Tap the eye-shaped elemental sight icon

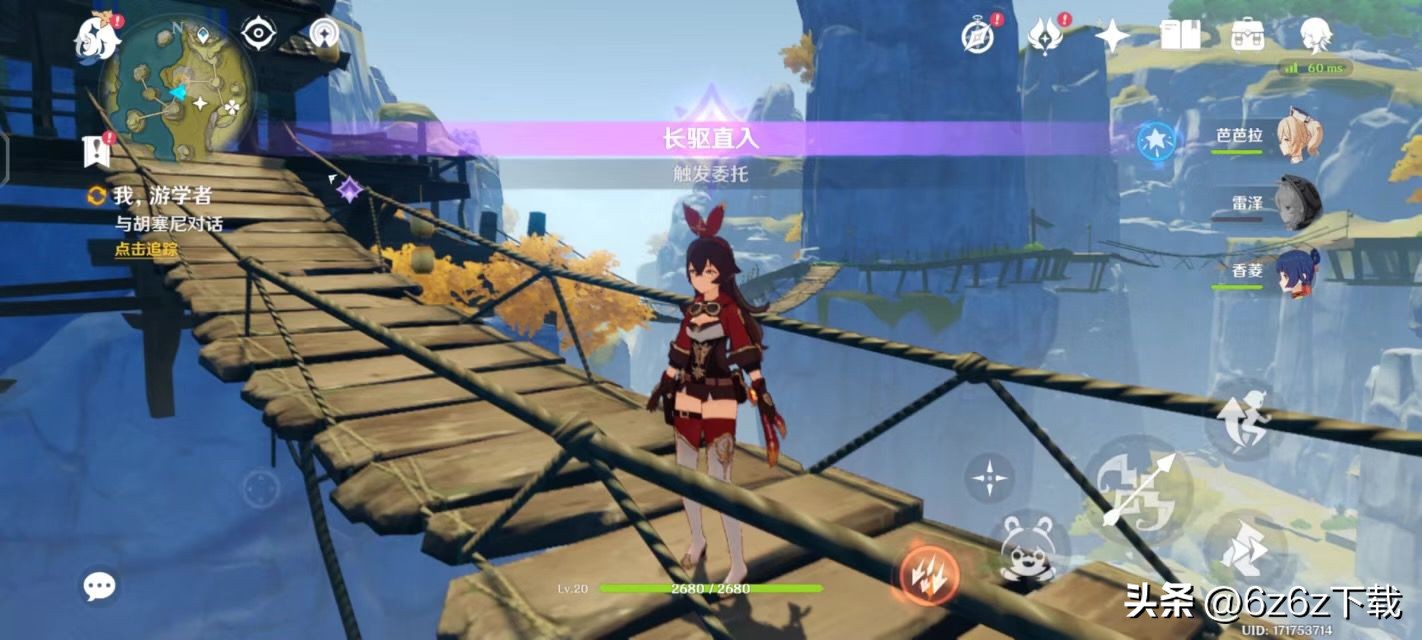(x=258, y=34)
